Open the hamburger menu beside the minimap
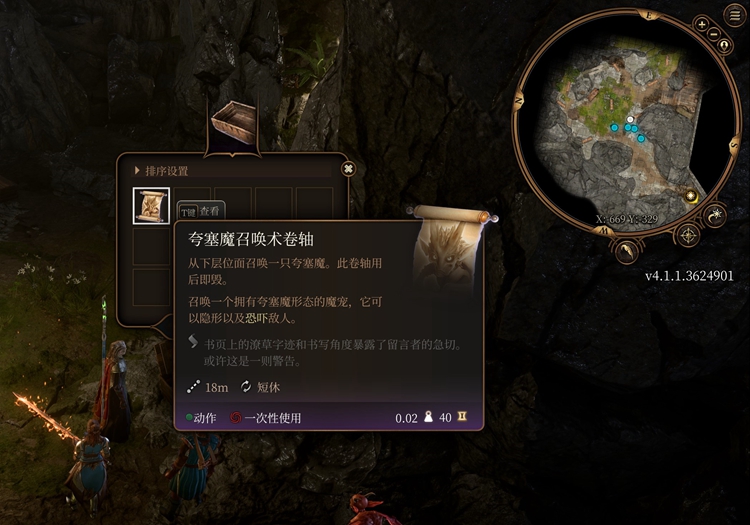750x525 pixels. (735, 16)
